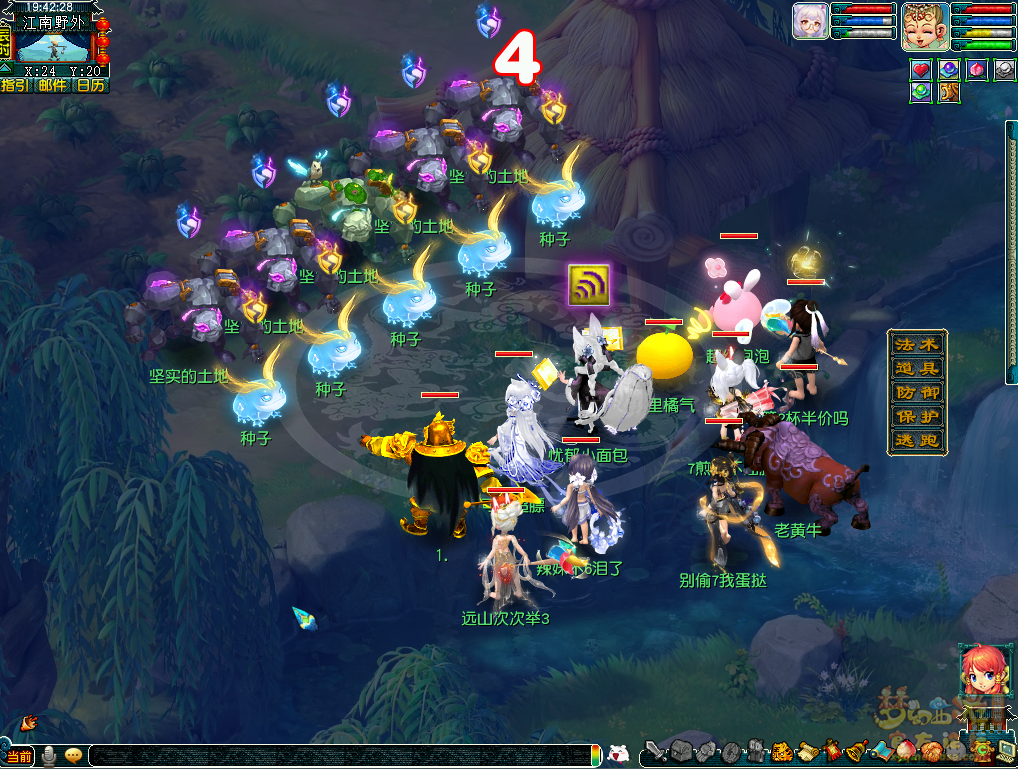Select the player character portrait
The height and width of the screenshot is (769, 1018).
click(925, 27)
